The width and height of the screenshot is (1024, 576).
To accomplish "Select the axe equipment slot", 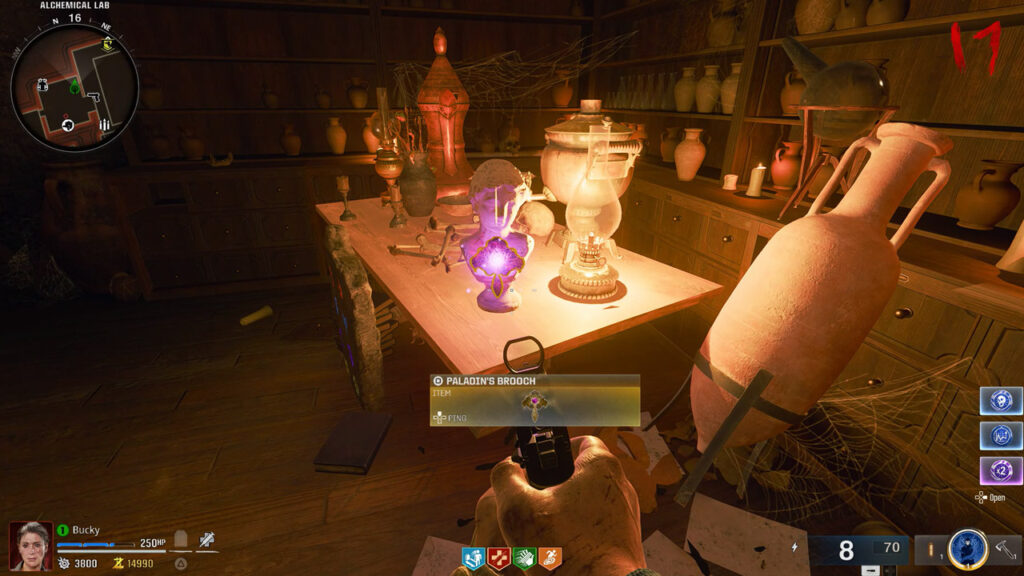I will point(1005,549).
